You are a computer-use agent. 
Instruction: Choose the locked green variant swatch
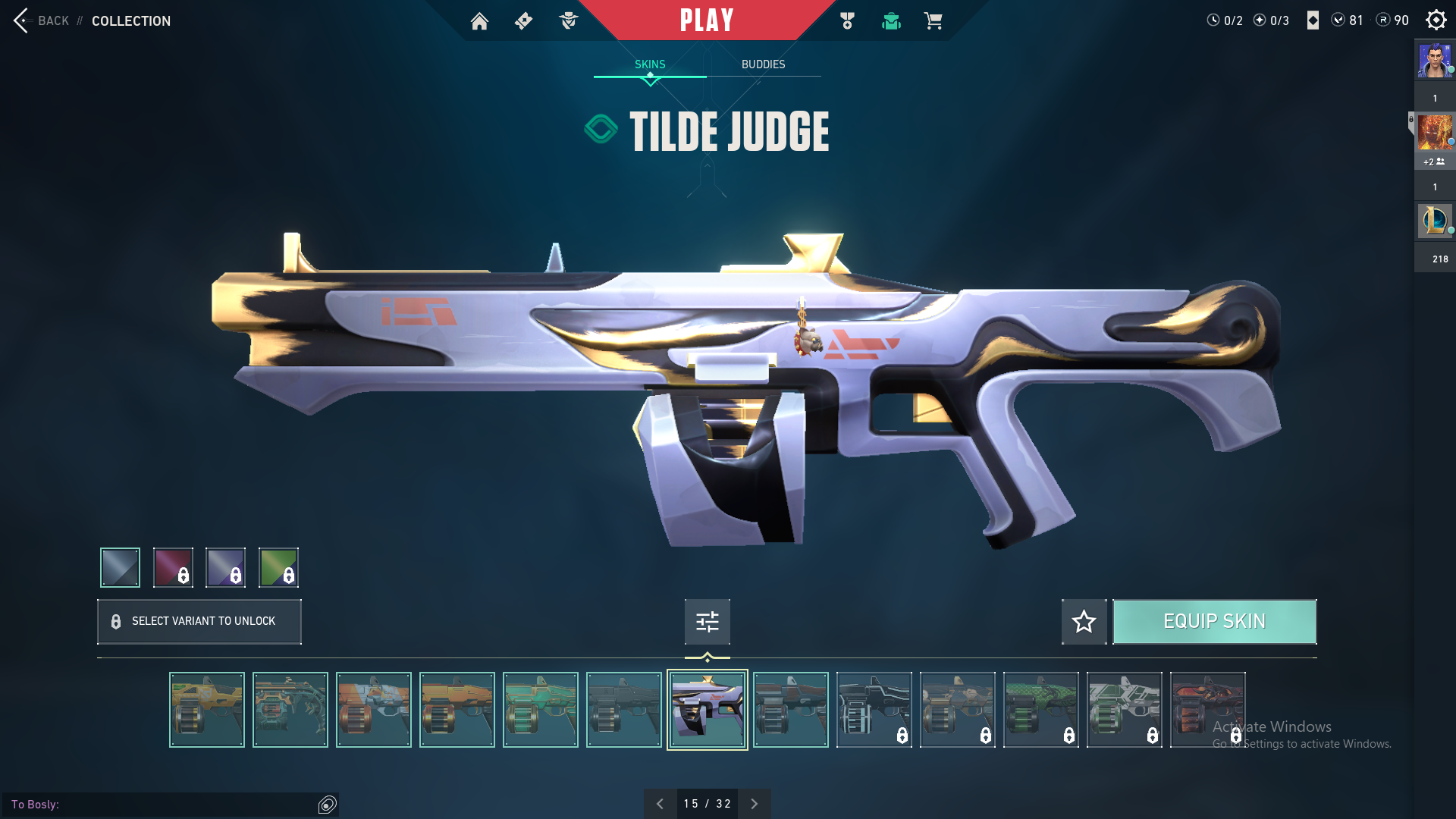point(278,567)
